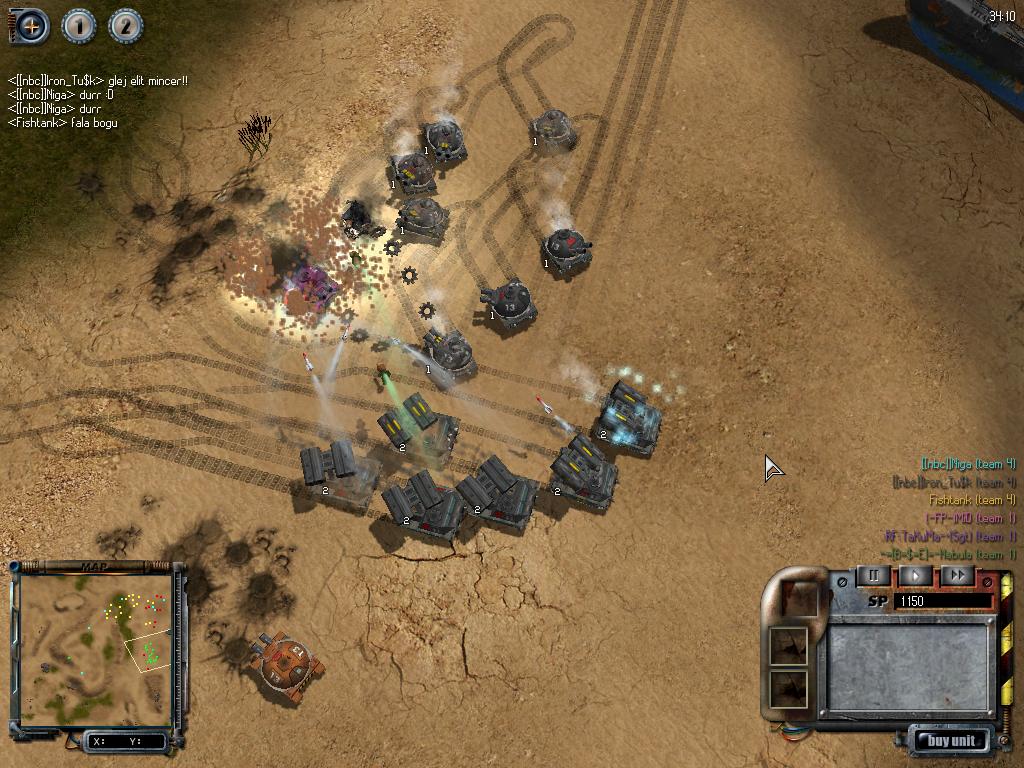Click the crosshair button in the top corner
This screenshot has height=768, width=1024.
31,26
